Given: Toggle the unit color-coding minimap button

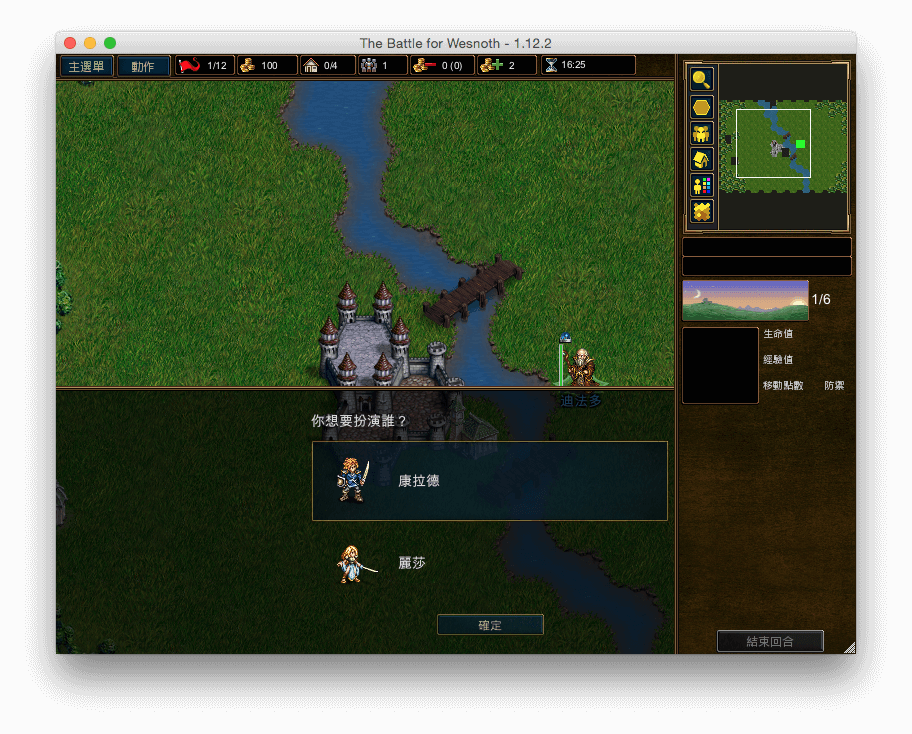Looking at the screenshot, I should (702, 185).
